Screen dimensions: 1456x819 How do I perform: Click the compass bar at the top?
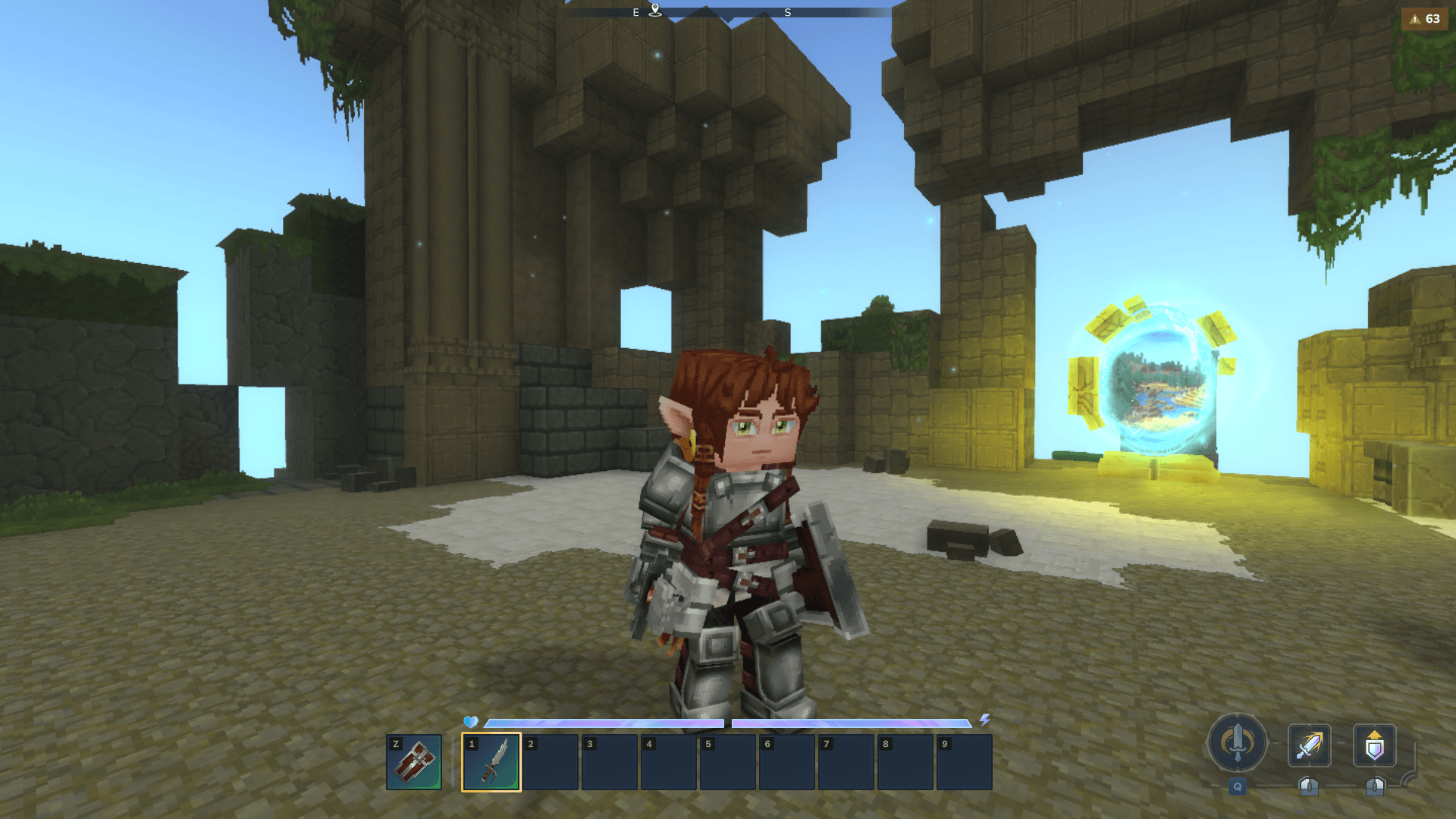click(728, 12)
